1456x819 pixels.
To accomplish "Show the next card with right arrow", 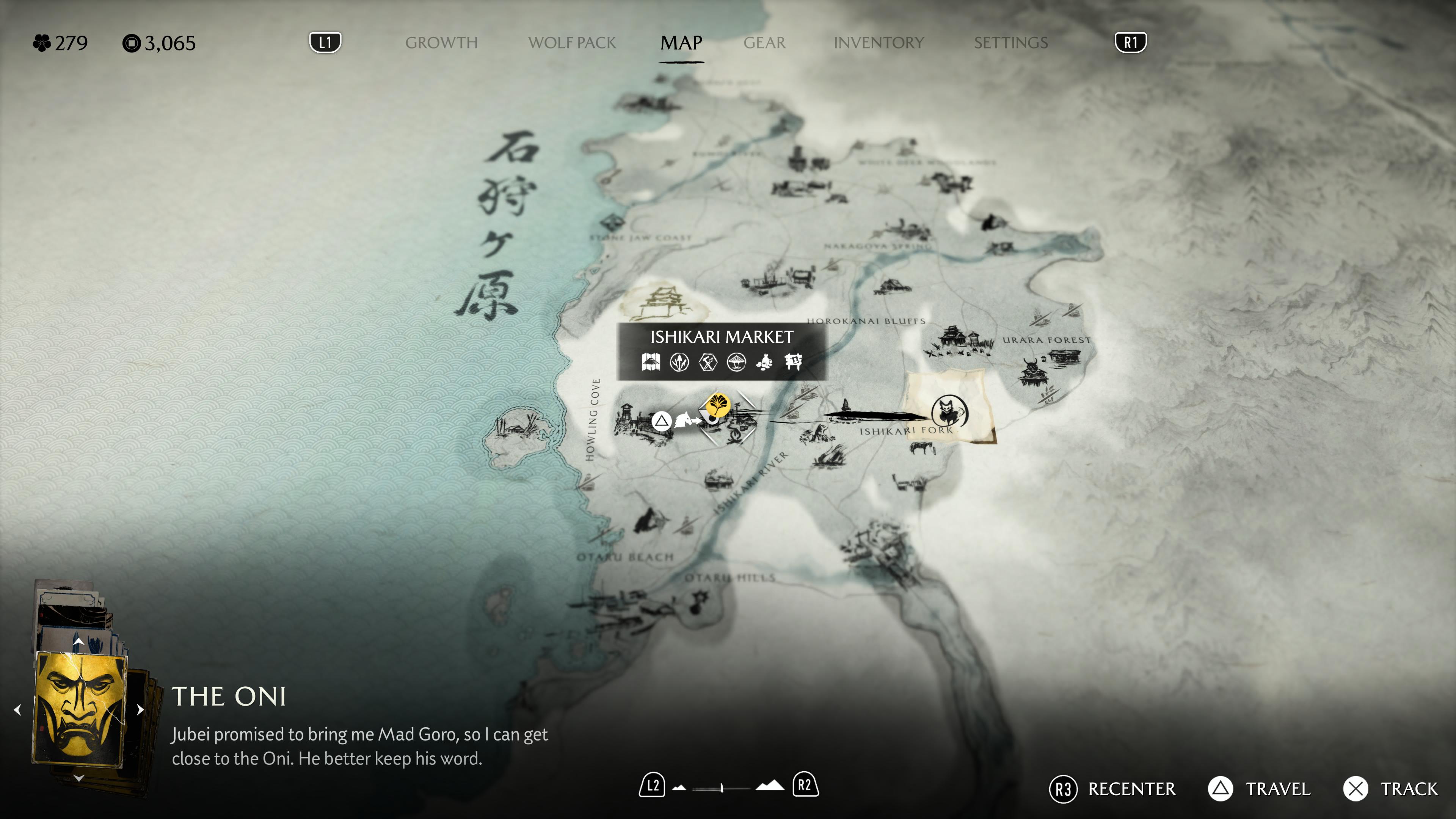I will [x=141, y=709].
